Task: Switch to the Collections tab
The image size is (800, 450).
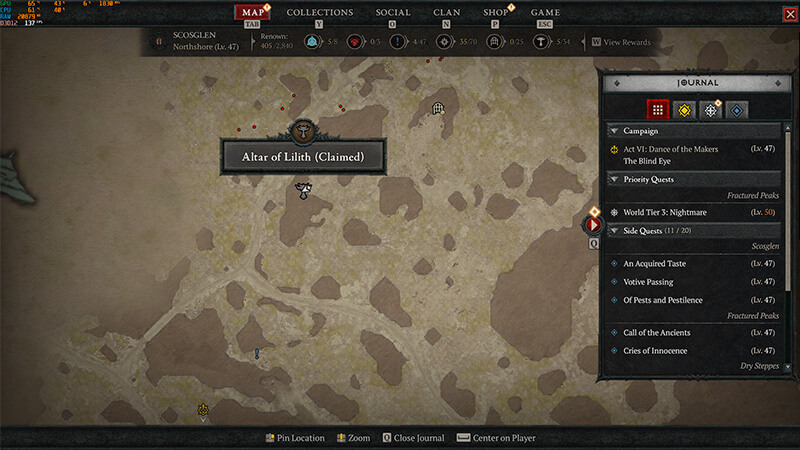Action: click(320, 13)
